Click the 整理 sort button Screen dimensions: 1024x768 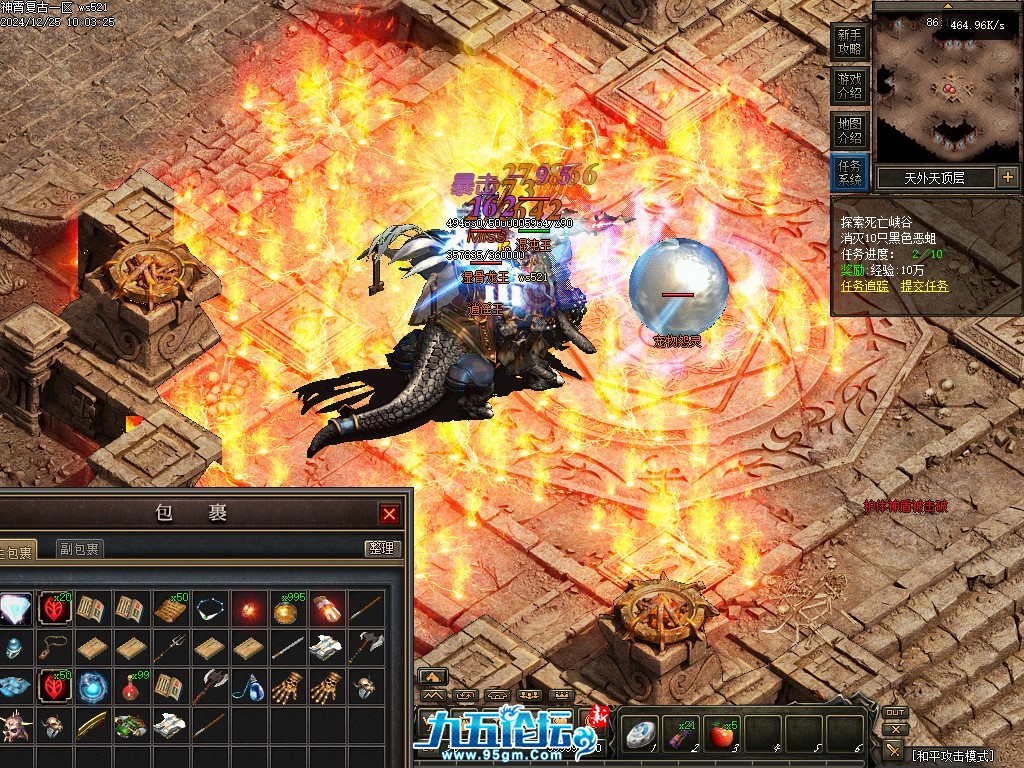point(381,548)
